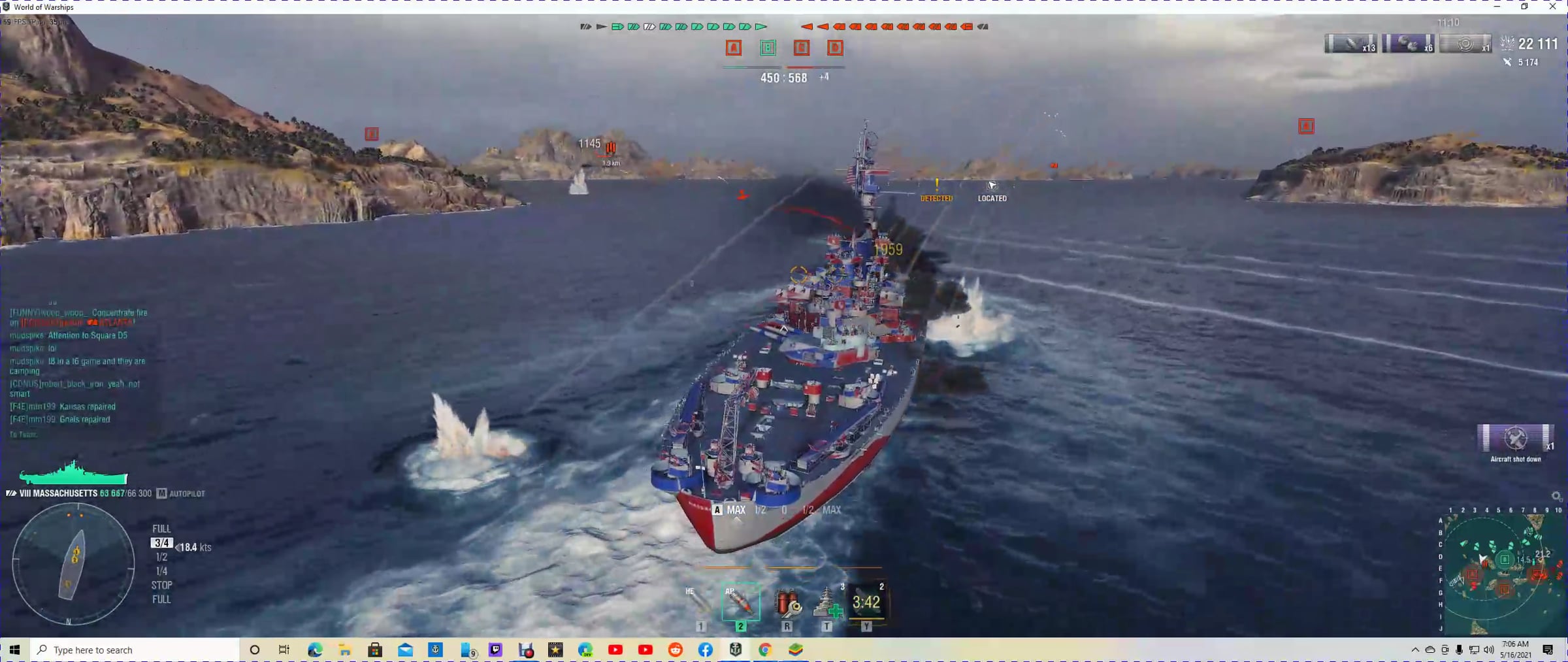Click the ship compass dial
Viewport: 1568px width, 662px height.
click(73, 563)
